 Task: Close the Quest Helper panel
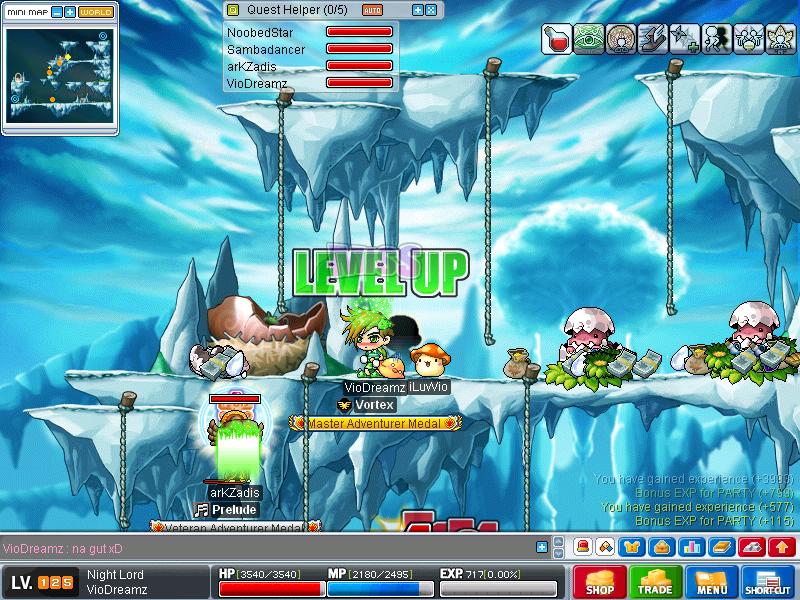click(431, 10)
